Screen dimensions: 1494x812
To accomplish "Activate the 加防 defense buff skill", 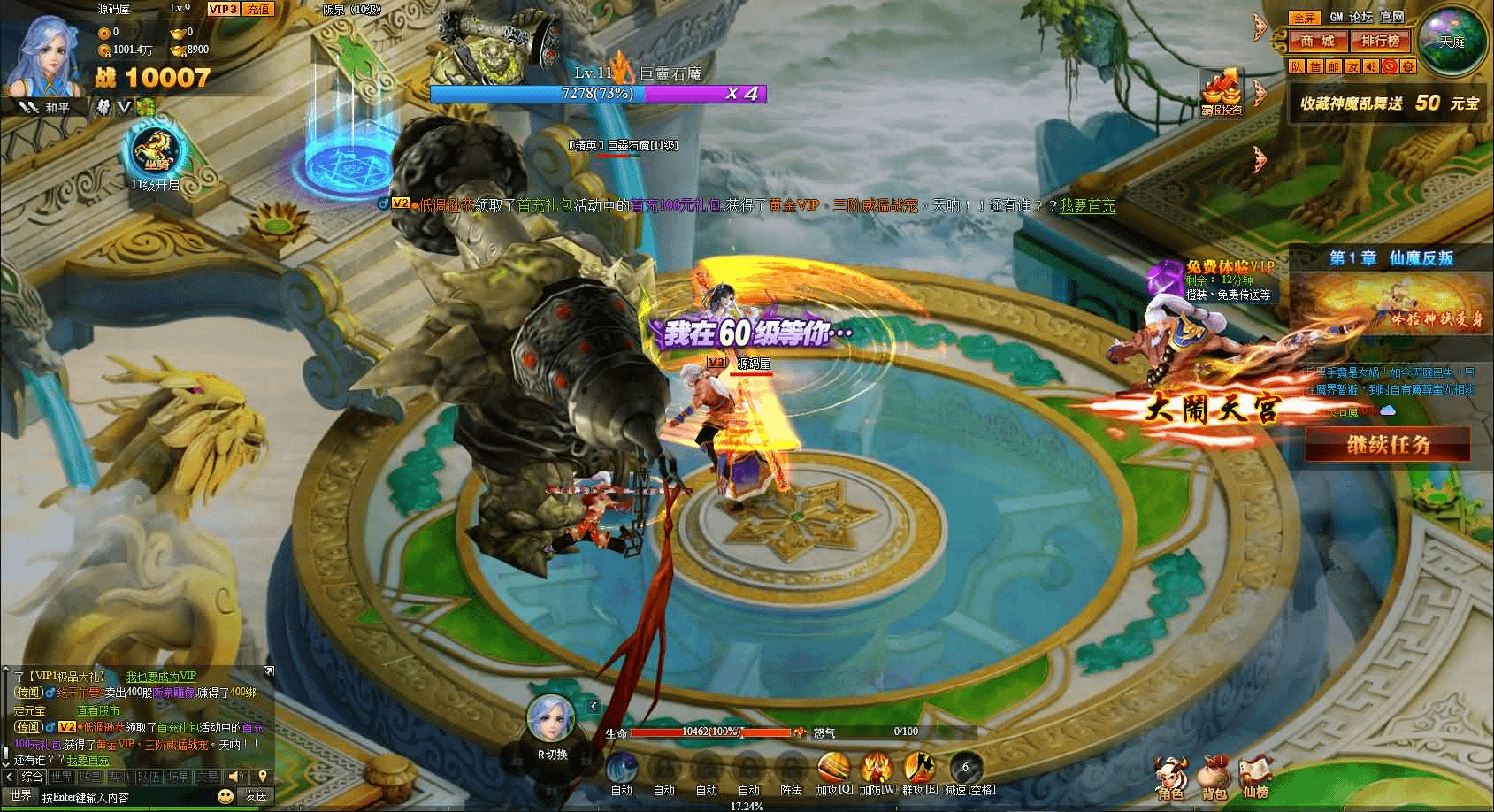I will click(876, 769).
